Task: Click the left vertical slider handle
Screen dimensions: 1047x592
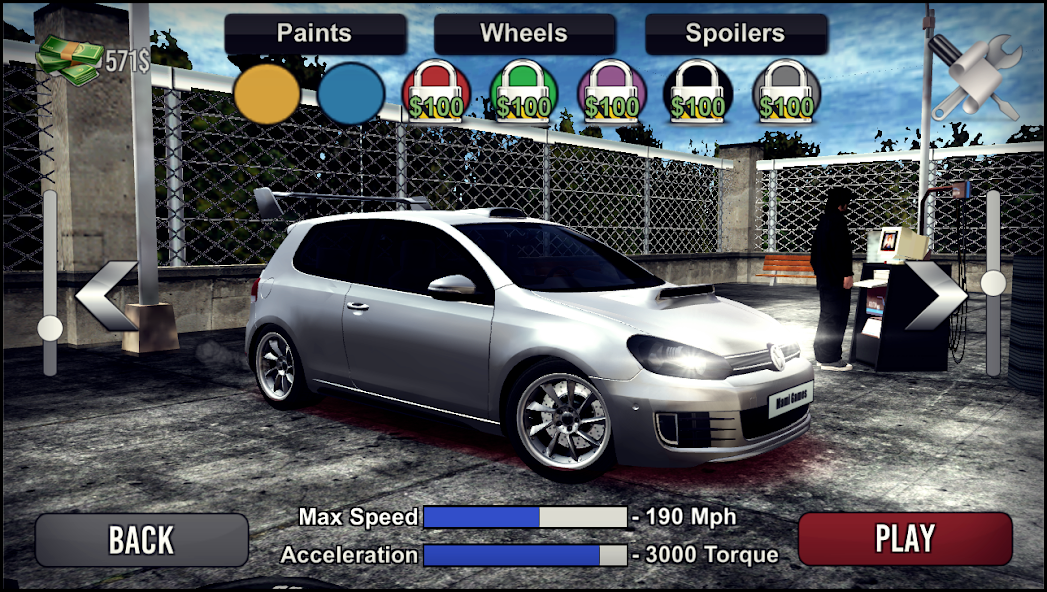Action: click(49, 328)
